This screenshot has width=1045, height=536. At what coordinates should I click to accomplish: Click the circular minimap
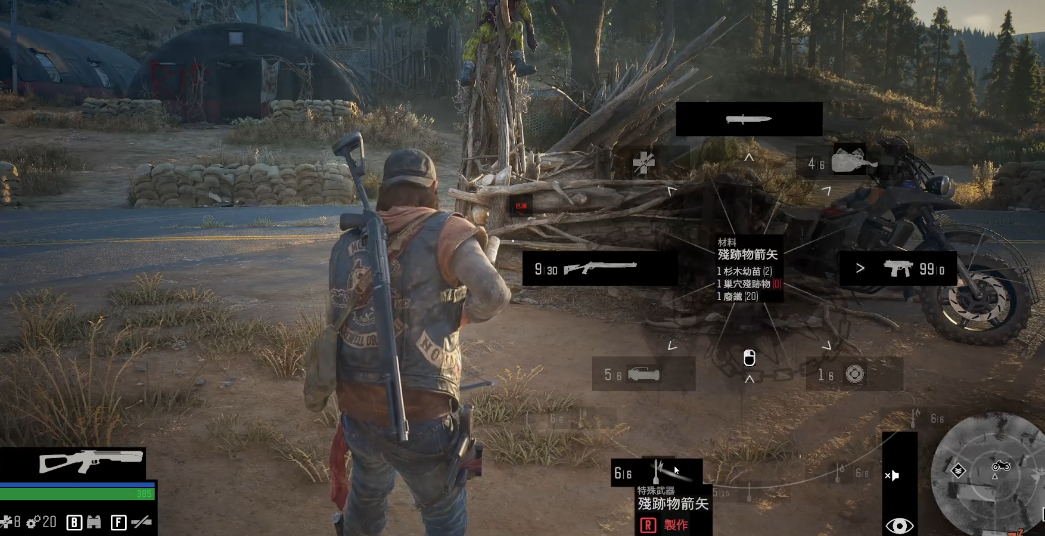tap(983, 473)
